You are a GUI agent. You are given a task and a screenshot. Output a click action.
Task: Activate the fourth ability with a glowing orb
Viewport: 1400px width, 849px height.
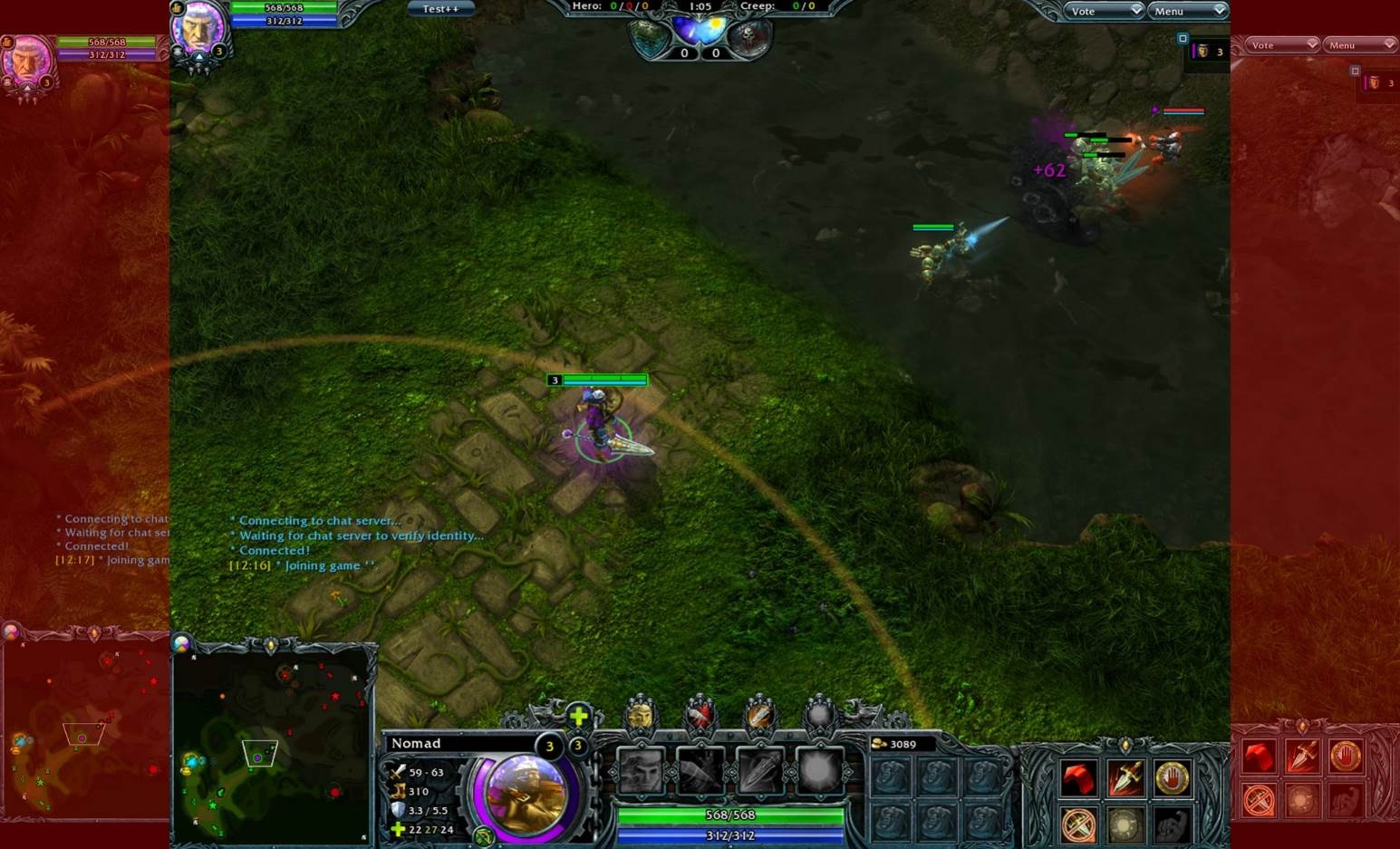tap(819, 772)
